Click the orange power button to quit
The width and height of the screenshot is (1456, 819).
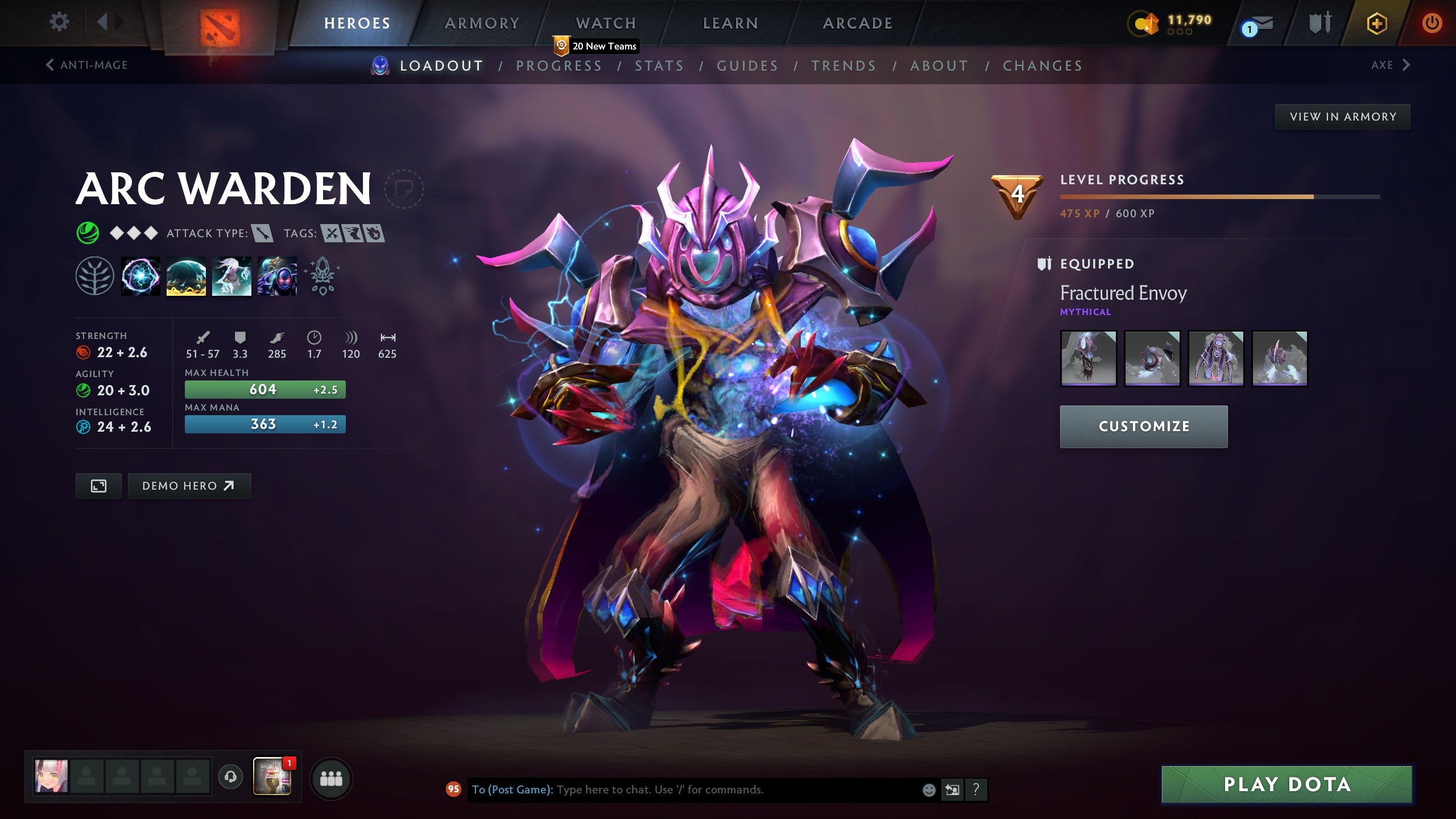tap(1432, 24)
